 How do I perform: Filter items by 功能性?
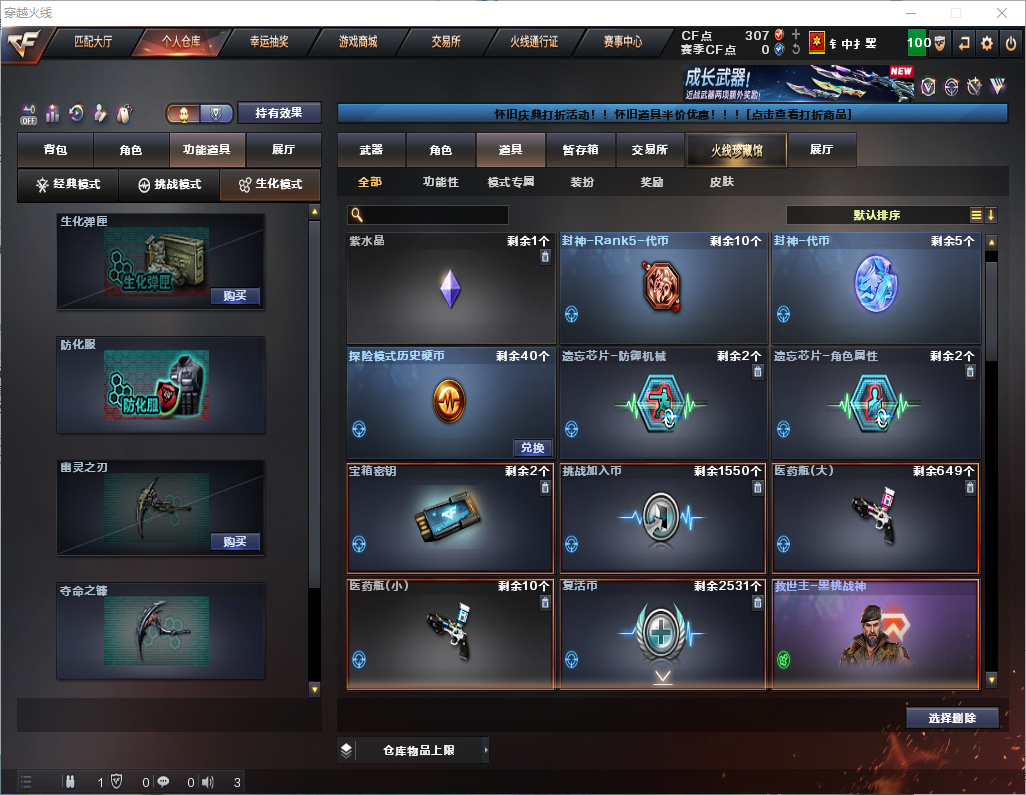tap(440, 182)
